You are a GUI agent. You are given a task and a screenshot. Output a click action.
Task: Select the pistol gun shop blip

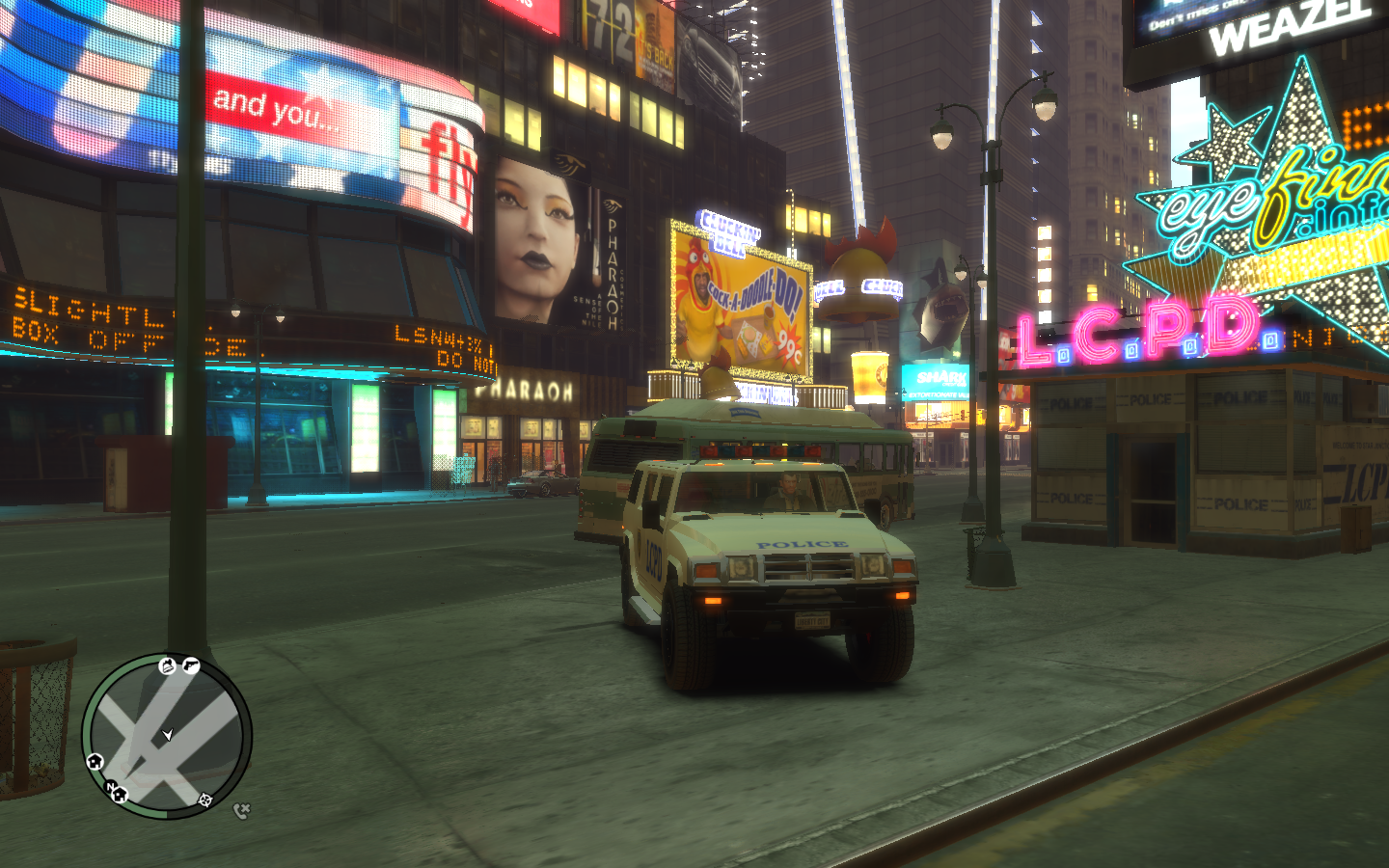click(x=190, y=665)
